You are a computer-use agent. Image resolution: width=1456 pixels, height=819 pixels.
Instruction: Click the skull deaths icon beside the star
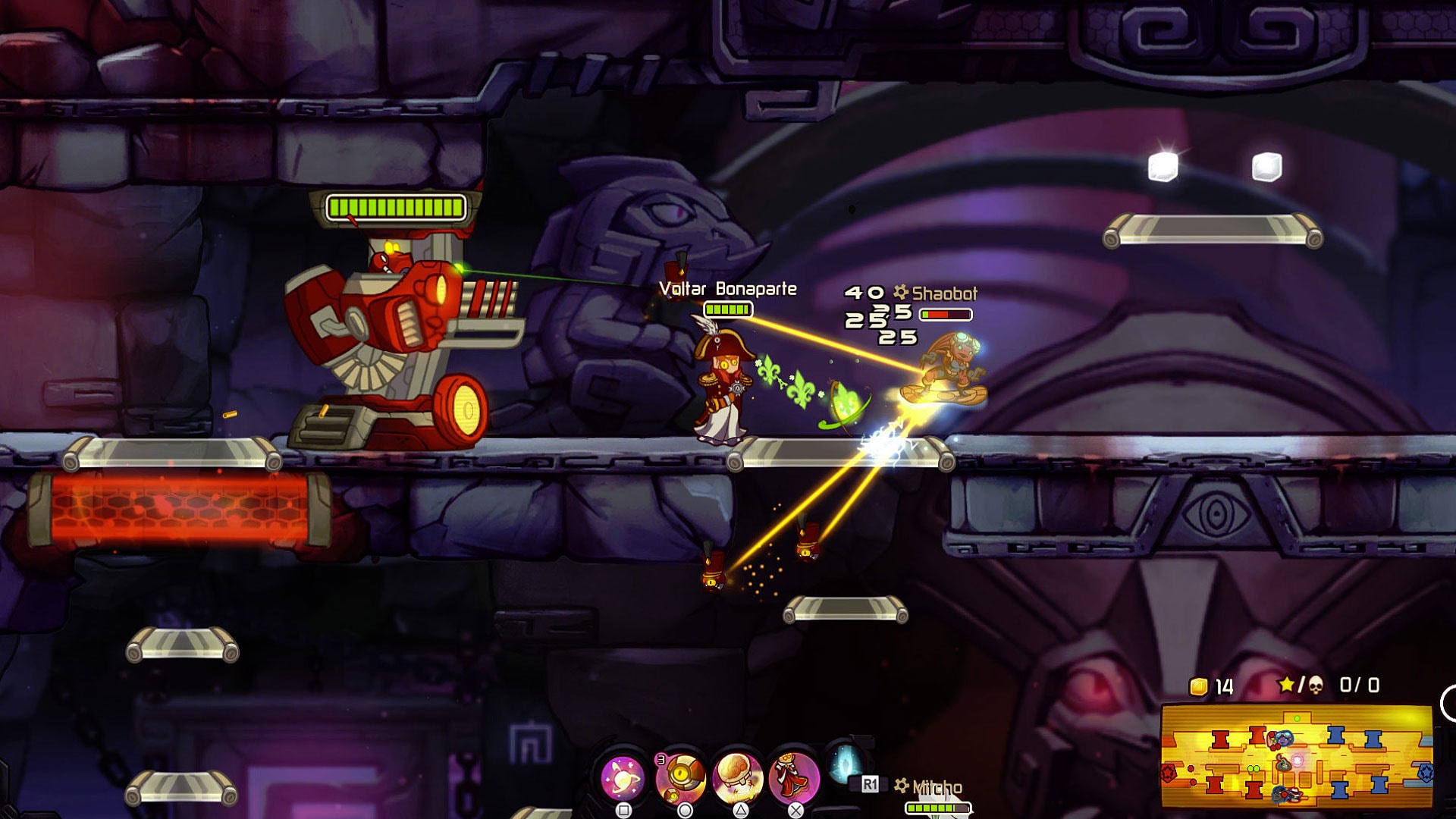tap(1316, 686)
